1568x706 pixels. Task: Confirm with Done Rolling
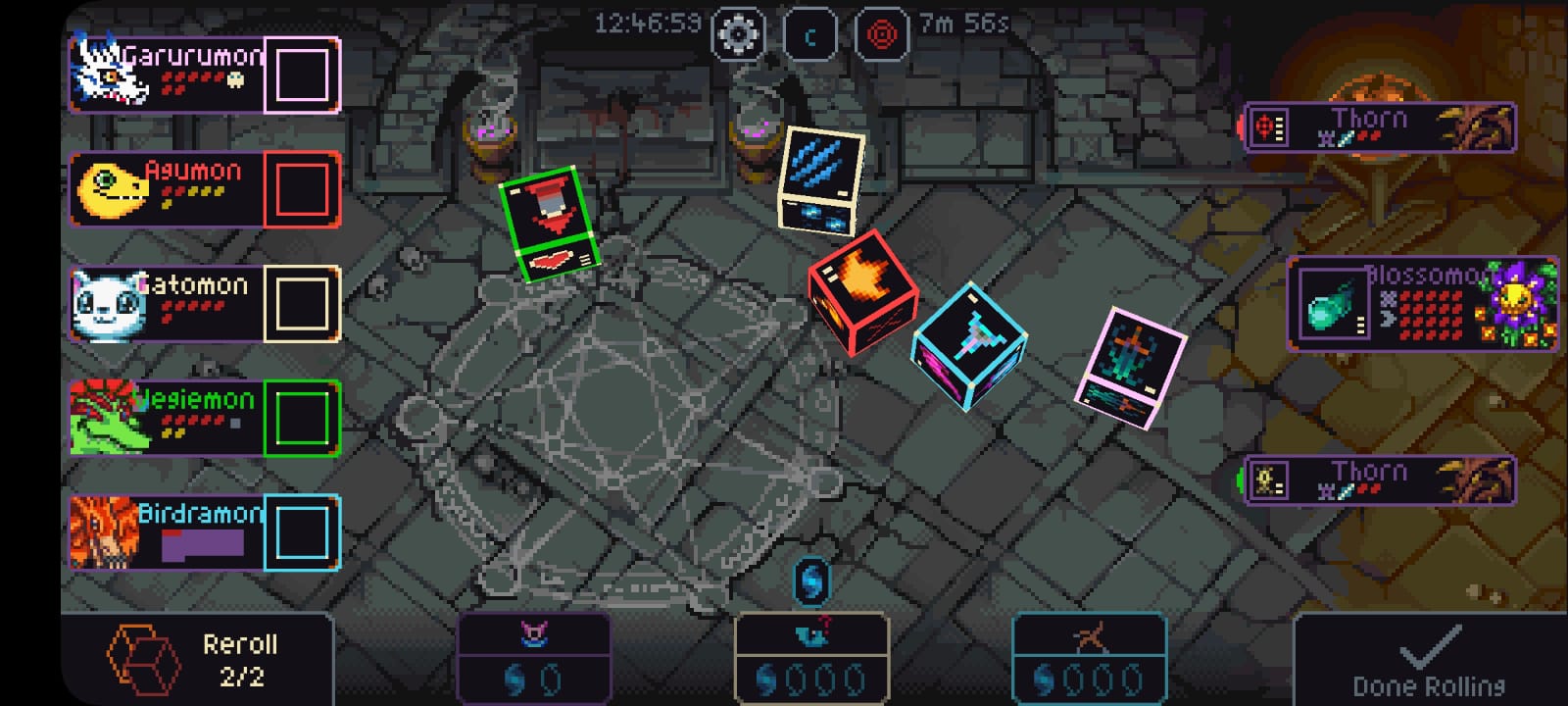click(1429, 659)
